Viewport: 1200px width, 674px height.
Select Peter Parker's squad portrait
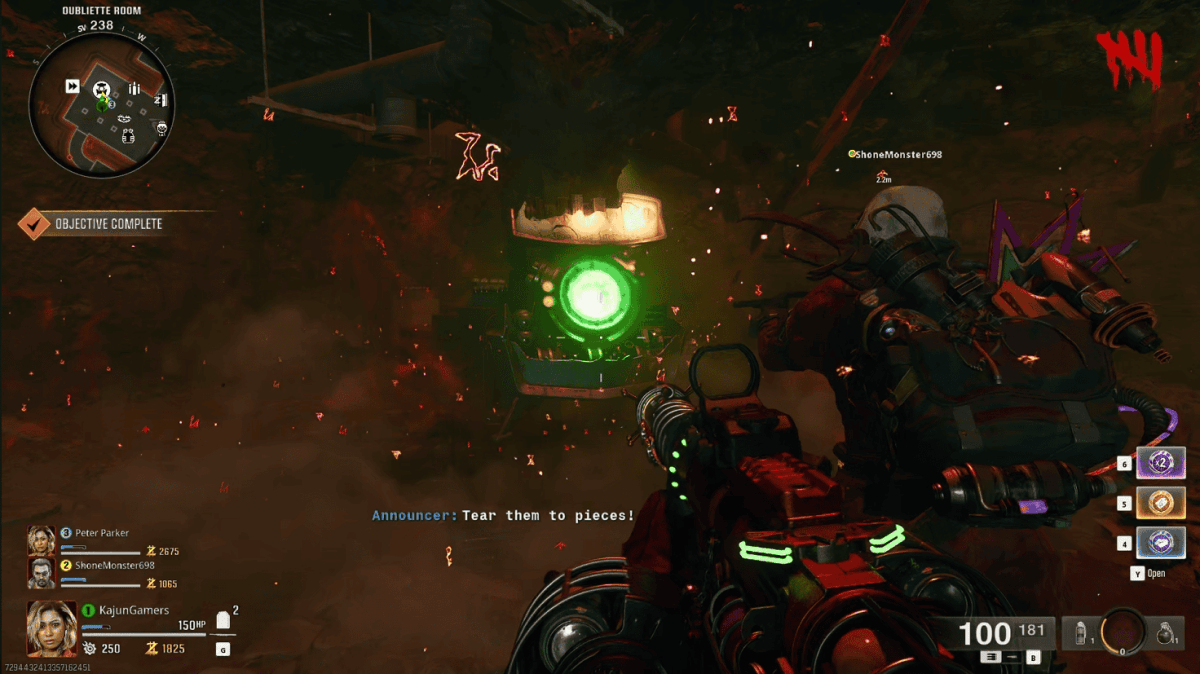pyautogui.click(x=42, y=541)
